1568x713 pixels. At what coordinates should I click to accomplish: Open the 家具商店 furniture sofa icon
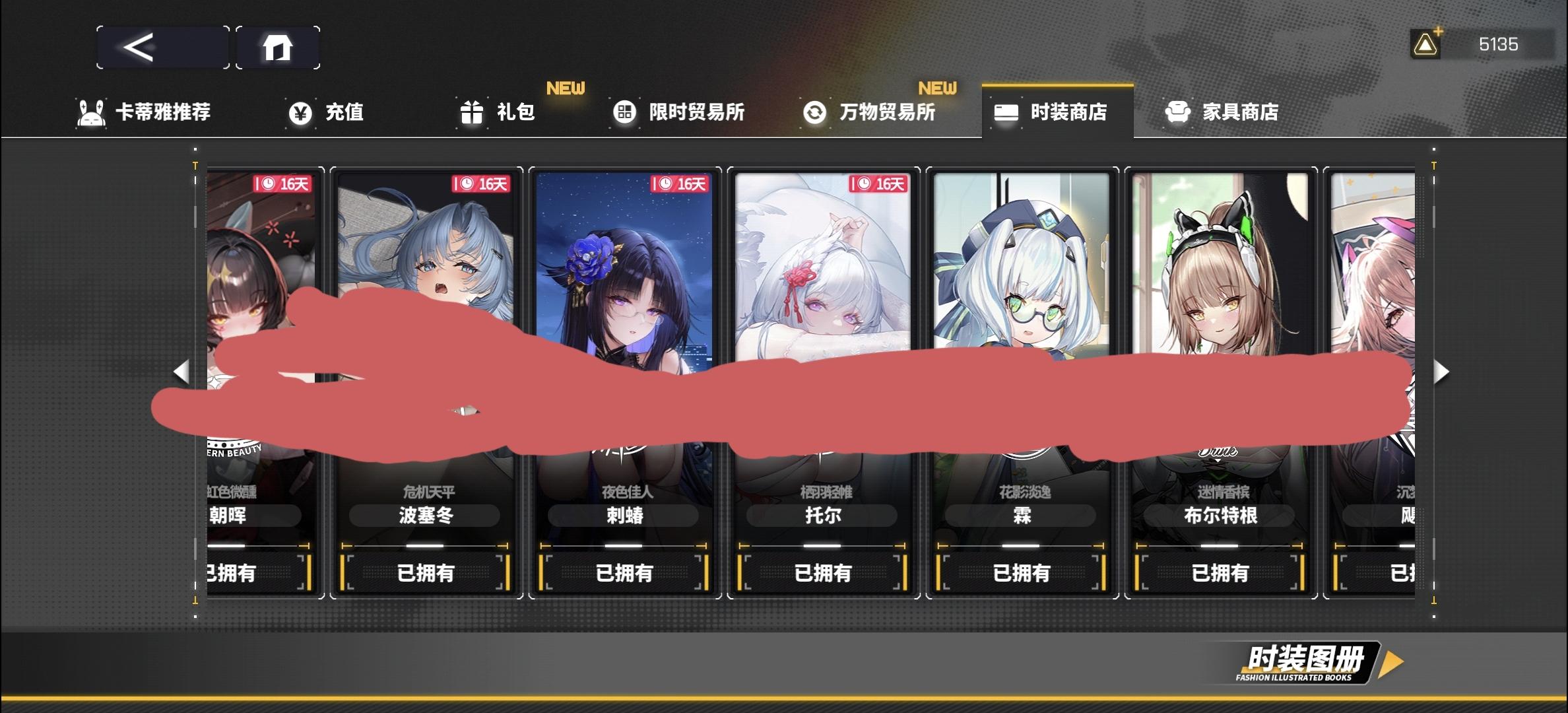pyautogui.click(x=1179, y=112)
